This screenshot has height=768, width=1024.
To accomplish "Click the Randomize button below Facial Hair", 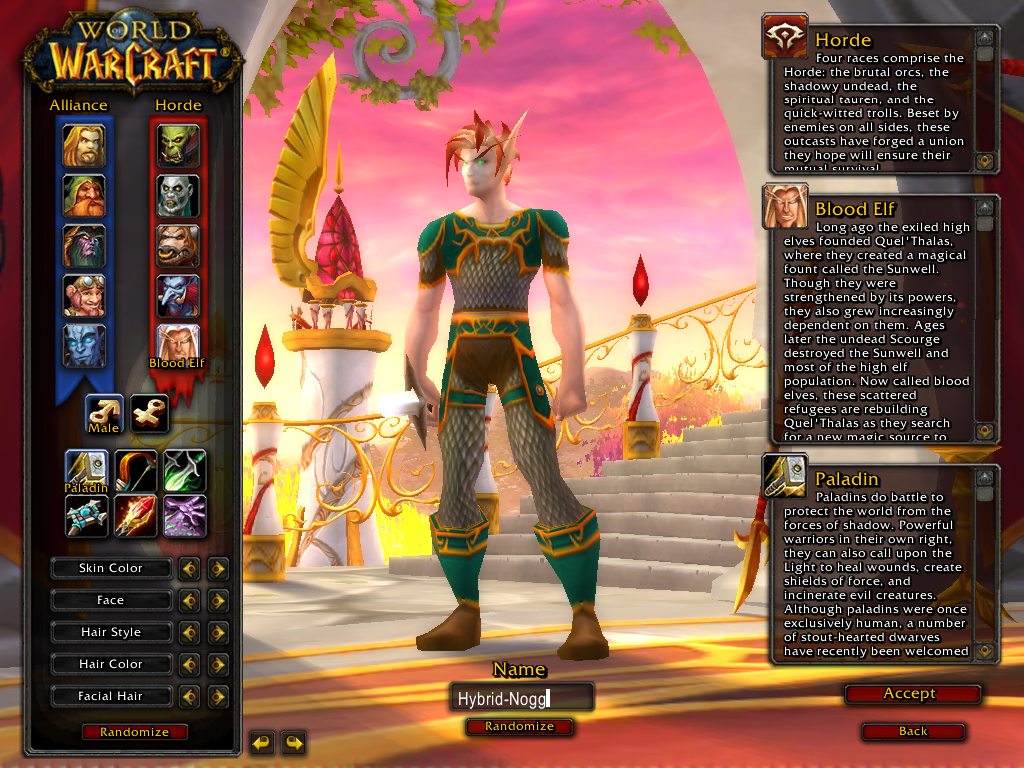I will click(134, 732).
